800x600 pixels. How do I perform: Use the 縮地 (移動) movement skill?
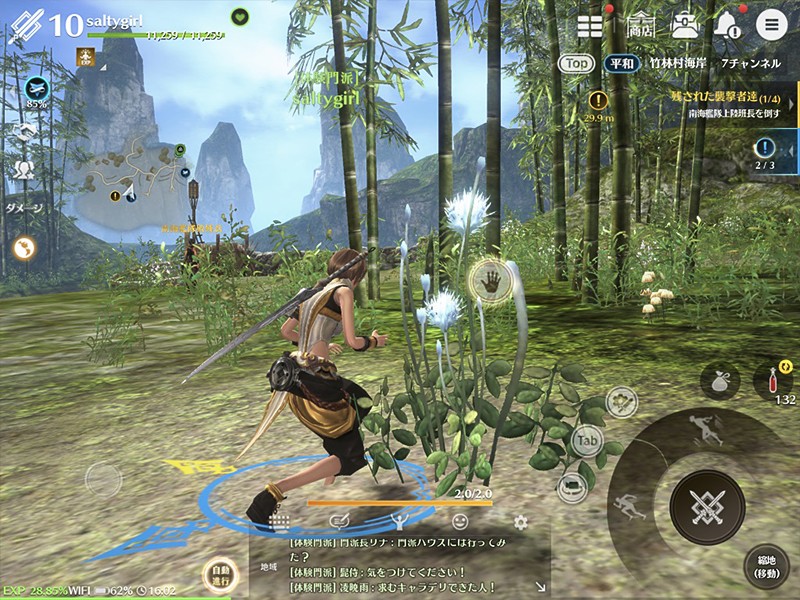[766, 566]
